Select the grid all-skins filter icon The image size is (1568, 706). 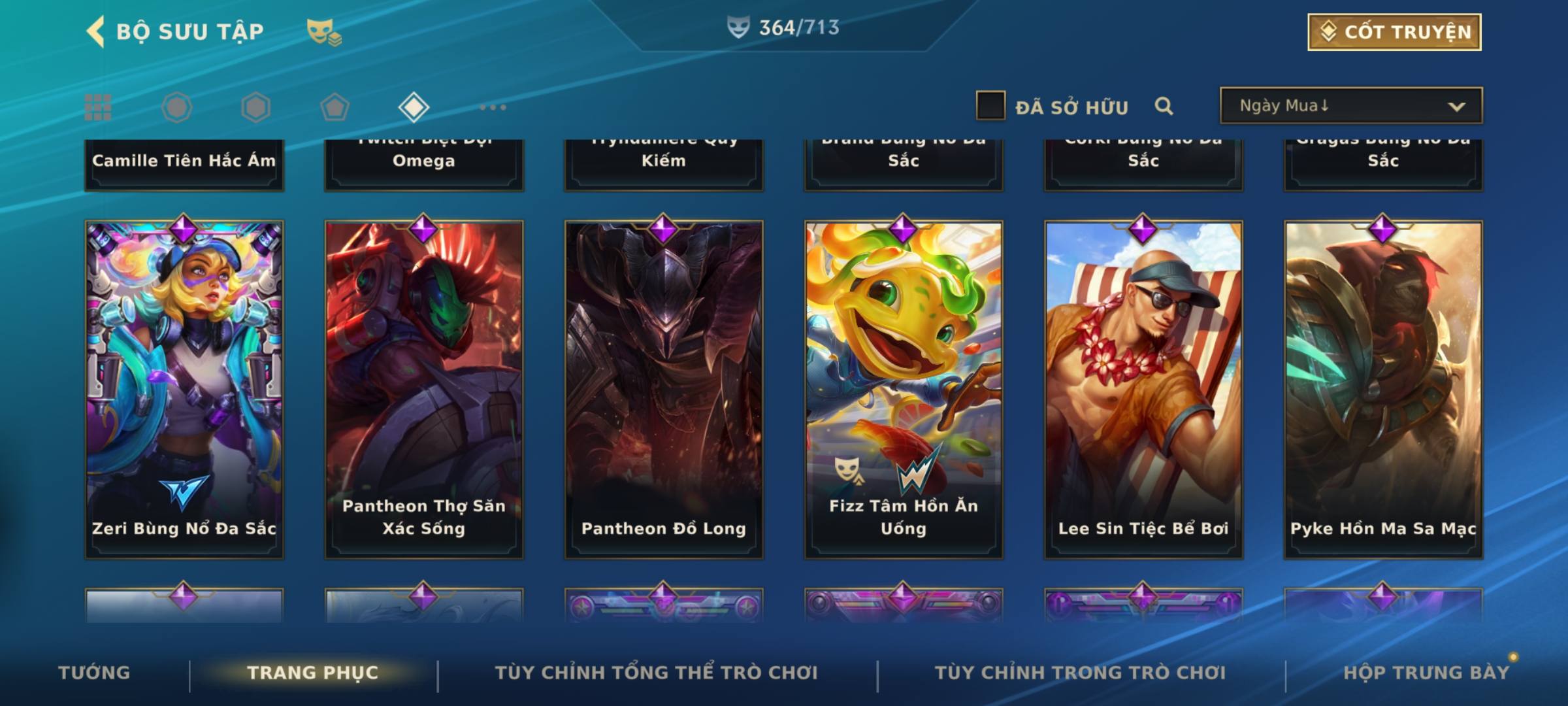[98, 107]
